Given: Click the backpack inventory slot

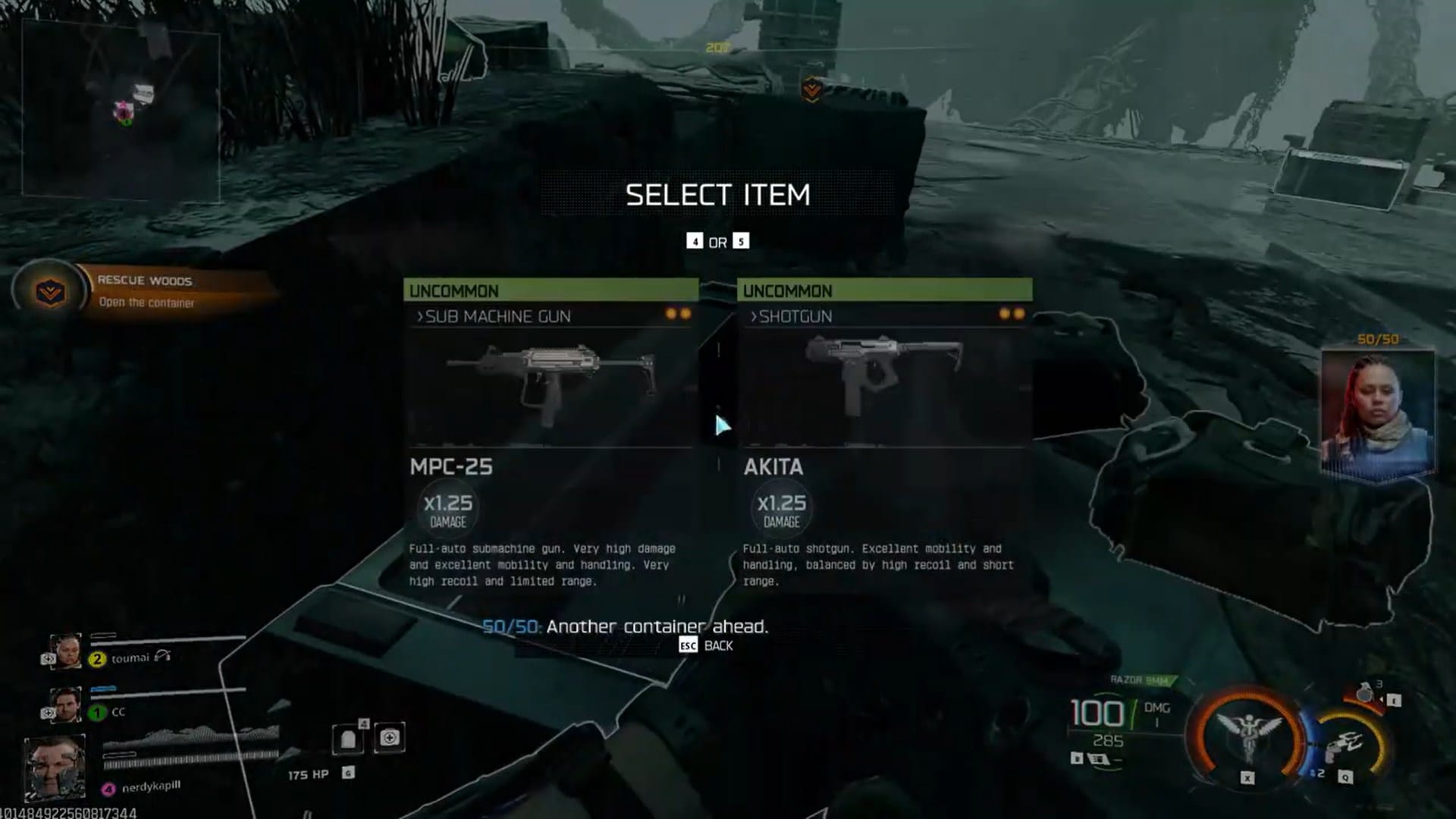Looking at the screenshot, I should (348, 739).
